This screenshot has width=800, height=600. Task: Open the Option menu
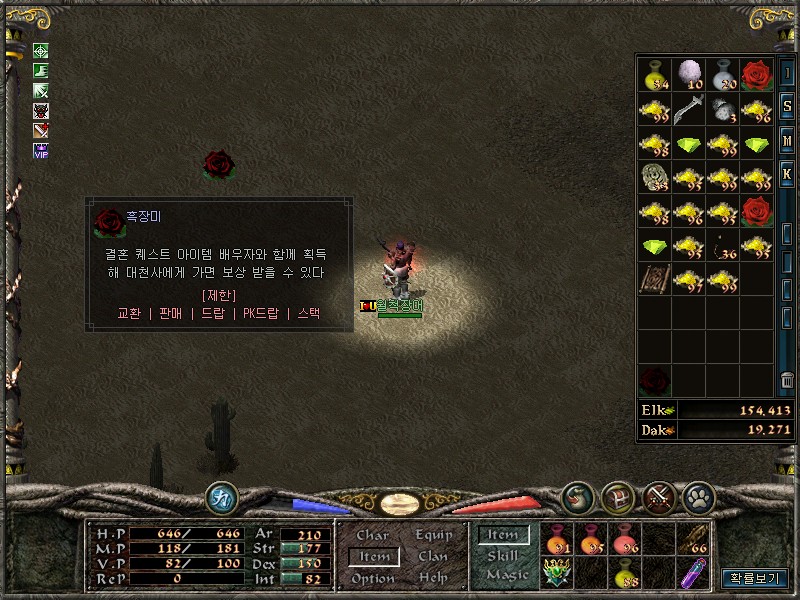click(372, 579)
